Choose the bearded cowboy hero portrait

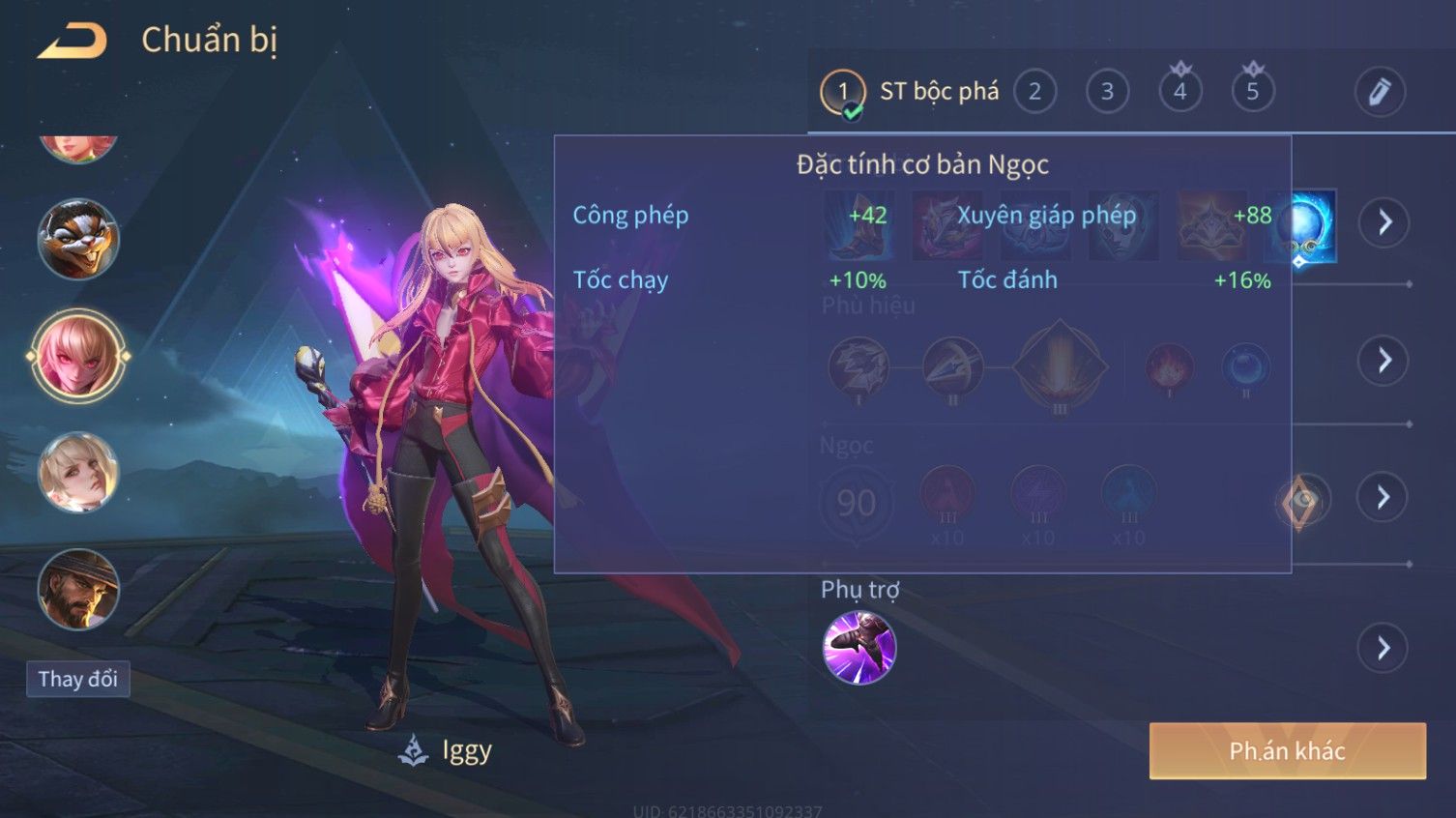pos(78,589)
